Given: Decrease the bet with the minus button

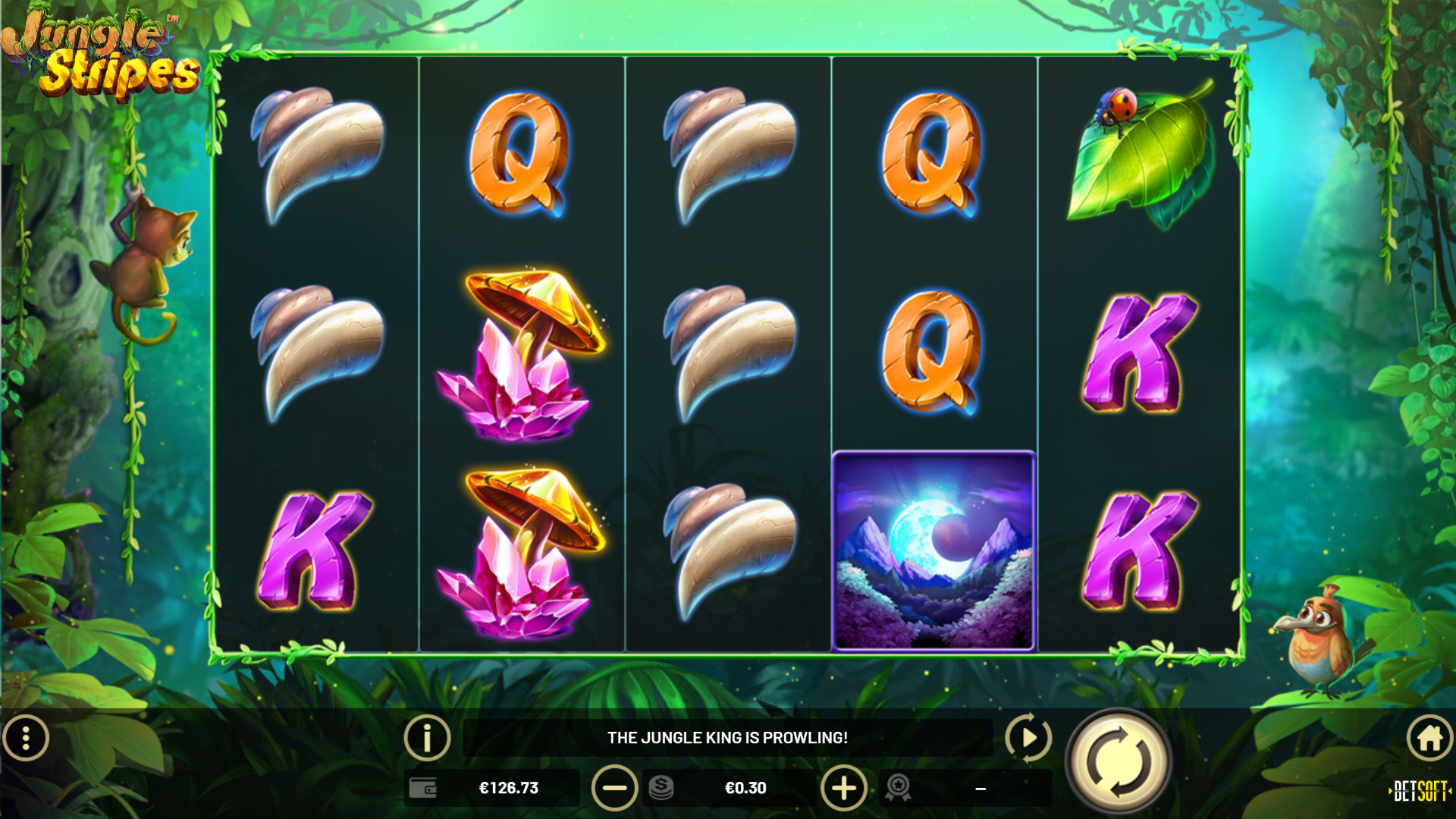Looking at the screenshot, I should pos(614,788).
